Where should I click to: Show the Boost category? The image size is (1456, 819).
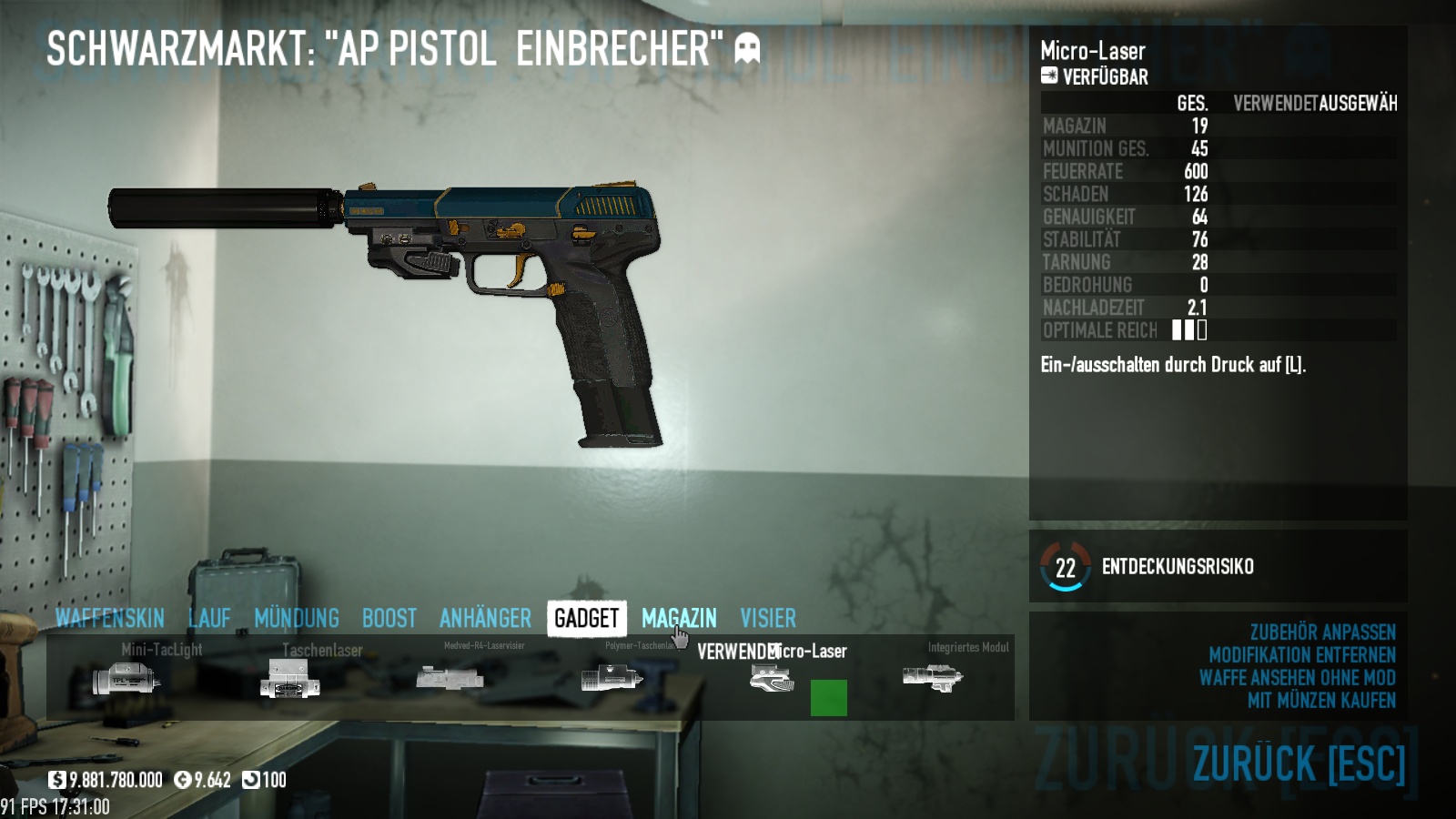(389, 618)
